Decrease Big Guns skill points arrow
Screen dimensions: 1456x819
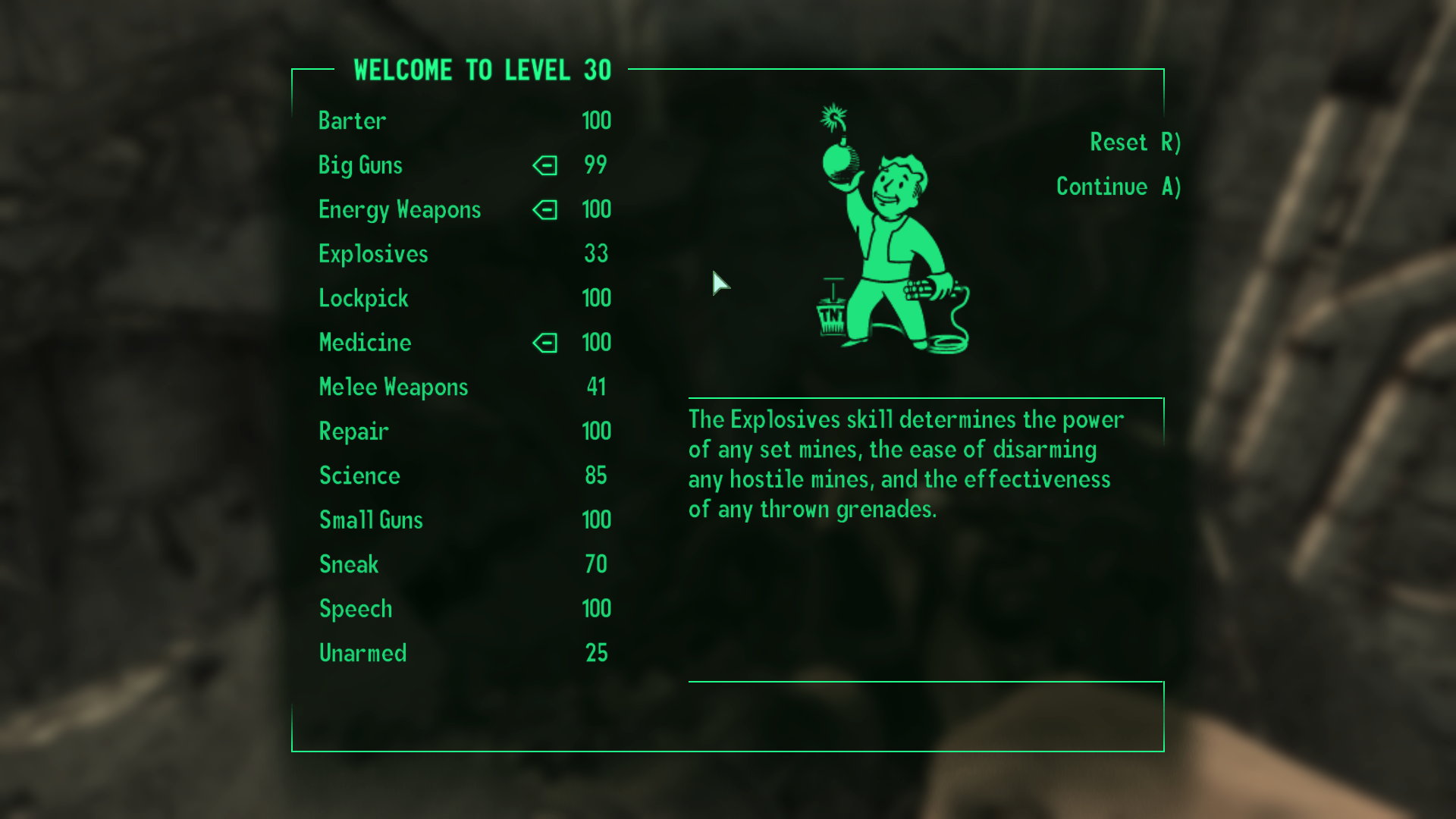click(545, 165)
